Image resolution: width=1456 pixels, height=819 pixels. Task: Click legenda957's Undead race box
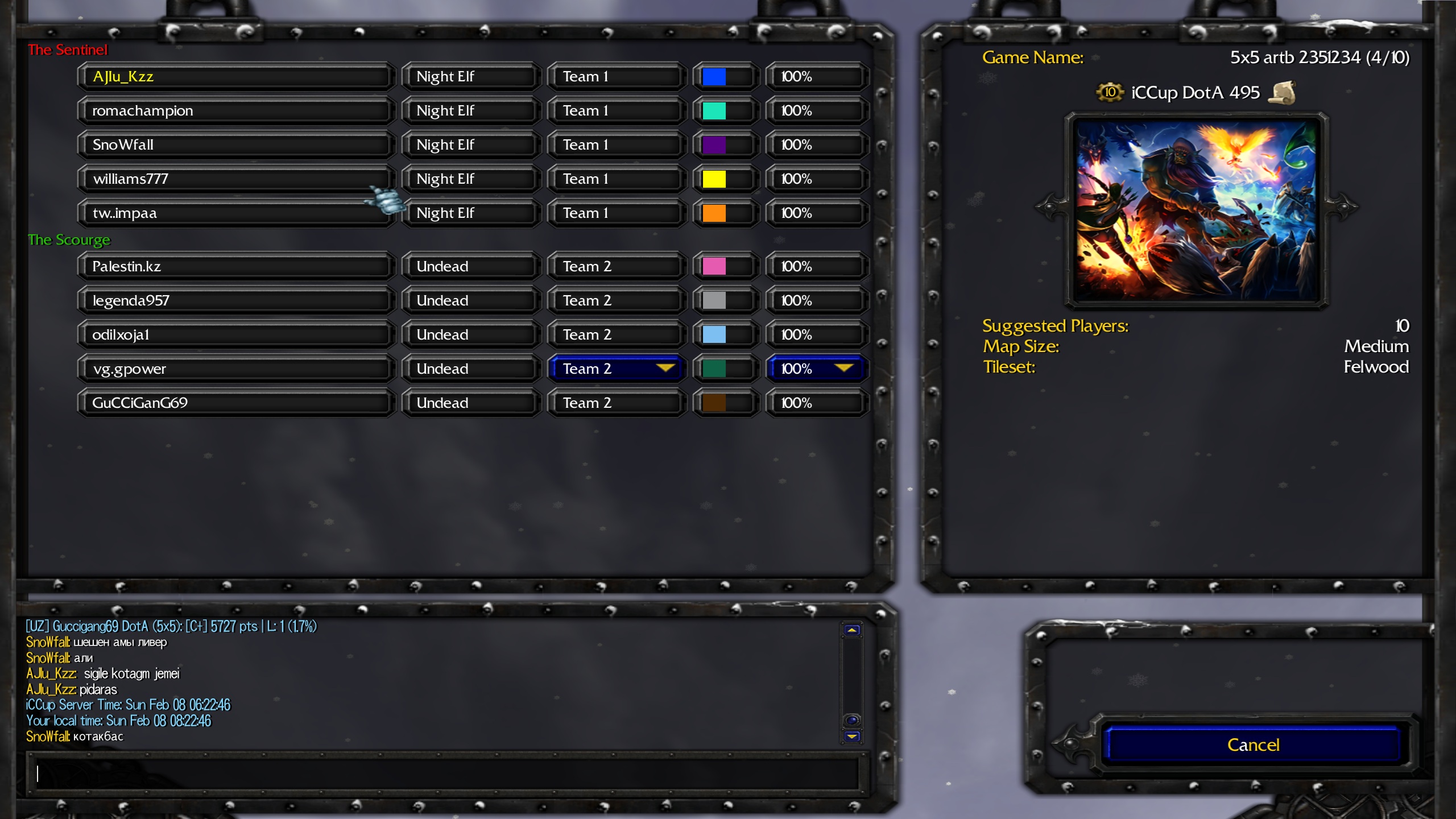click(x=471, y=300)
